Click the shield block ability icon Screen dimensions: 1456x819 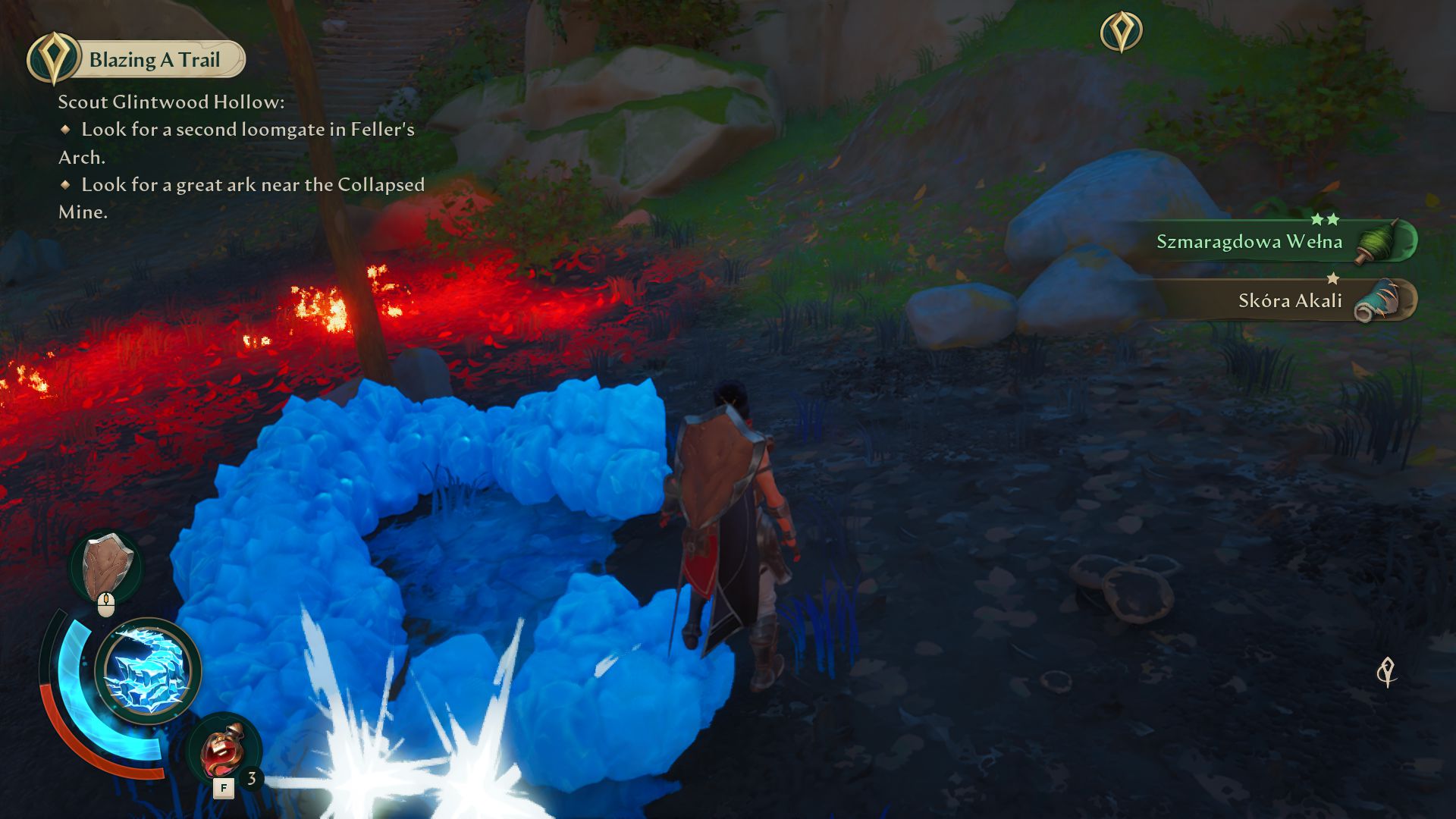point(108,566)
